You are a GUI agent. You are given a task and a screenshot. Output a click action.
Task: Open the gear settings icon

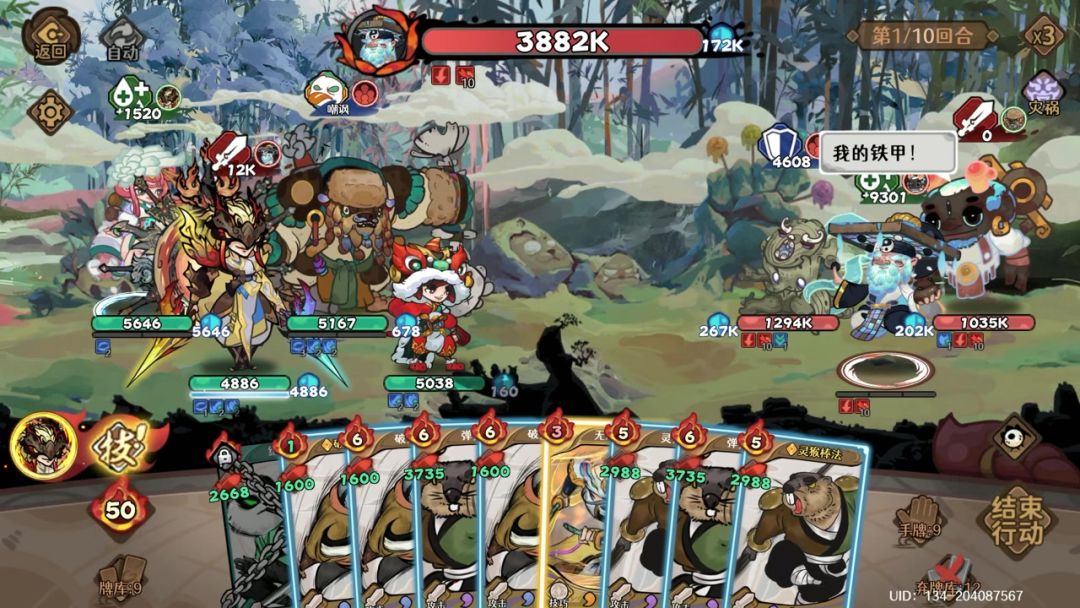(49, 112)
